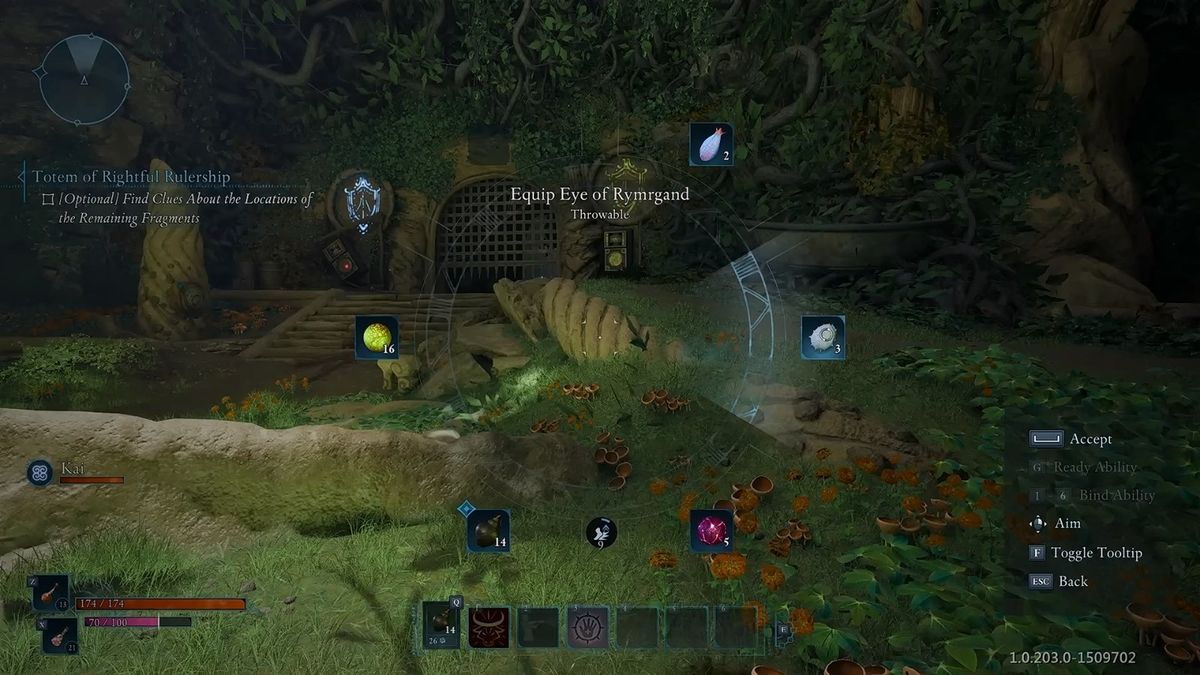Select companion Kai's portrait icon

[40, 472]
